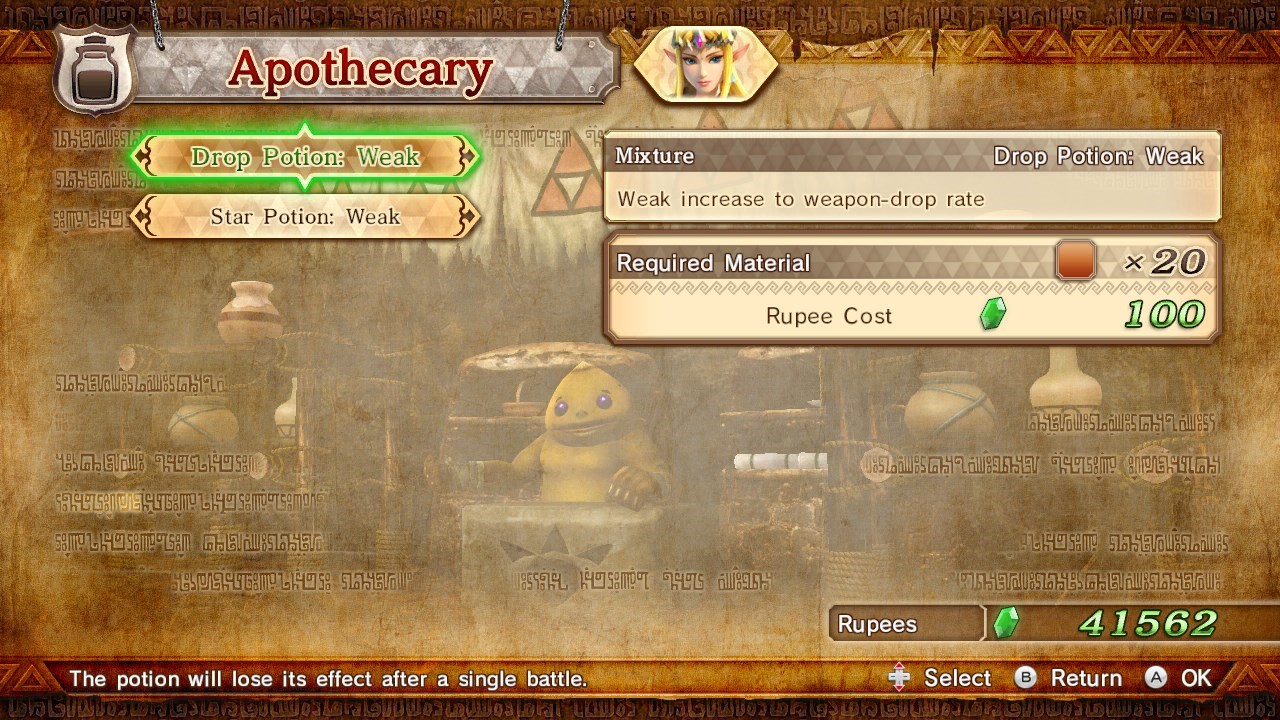Screen dimensions: 1280x720
Task: Select Drop Potion: Weak mixture
Action: point(305,157)
